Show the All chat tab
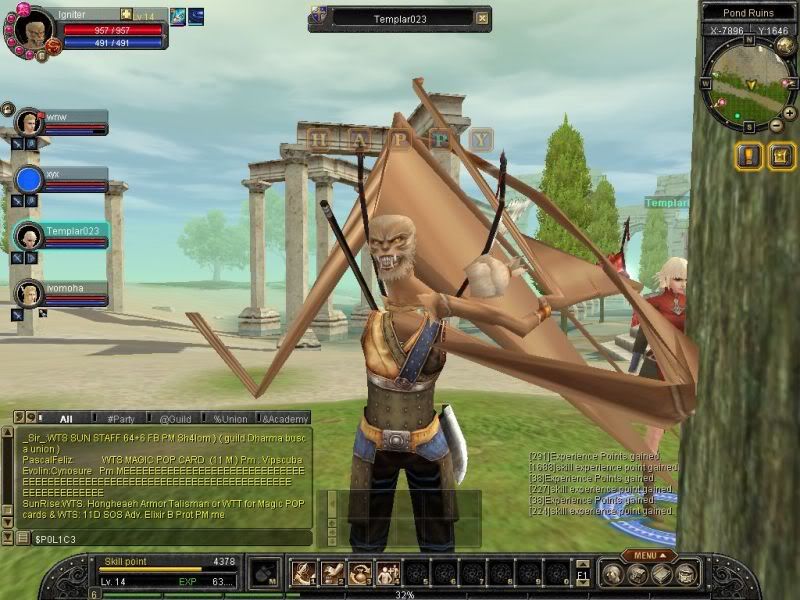This screenshot has width=800, height=600. coord(66,419)
